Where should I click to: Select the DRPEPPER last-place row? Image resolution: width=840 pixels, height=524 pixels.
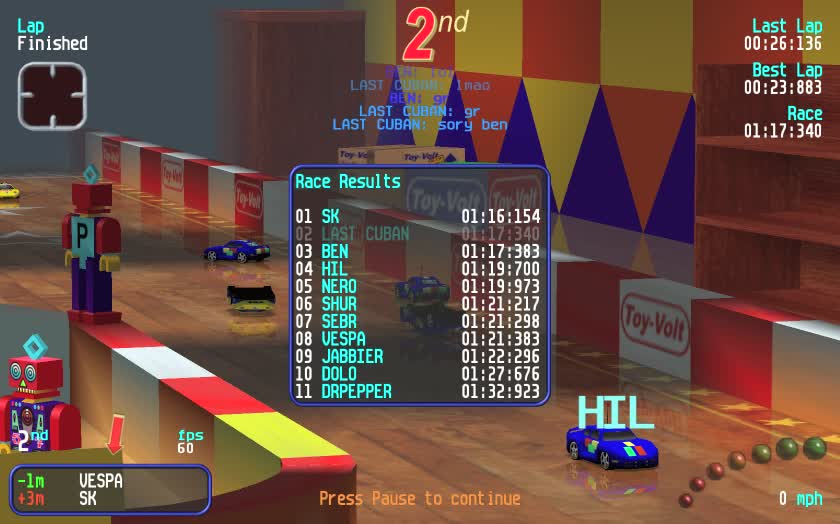(418, 391)
